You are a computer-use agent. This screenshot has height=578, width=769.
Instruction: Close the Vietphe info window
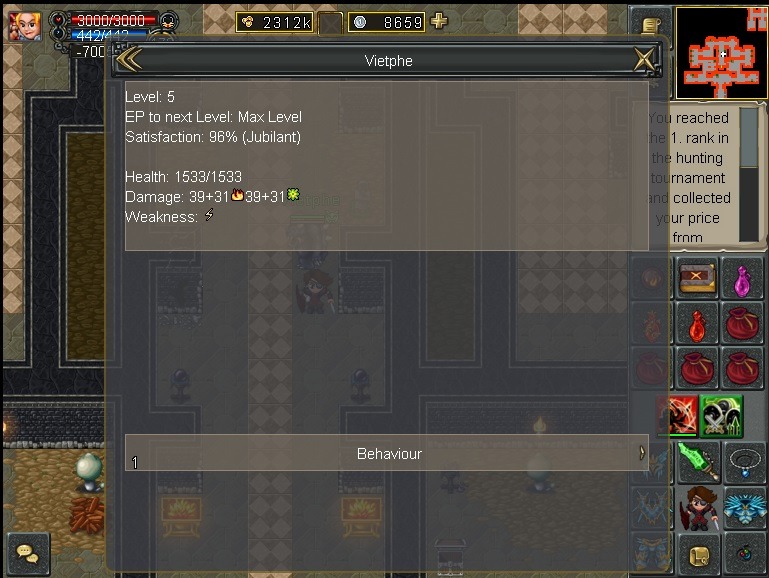[644, 60]
